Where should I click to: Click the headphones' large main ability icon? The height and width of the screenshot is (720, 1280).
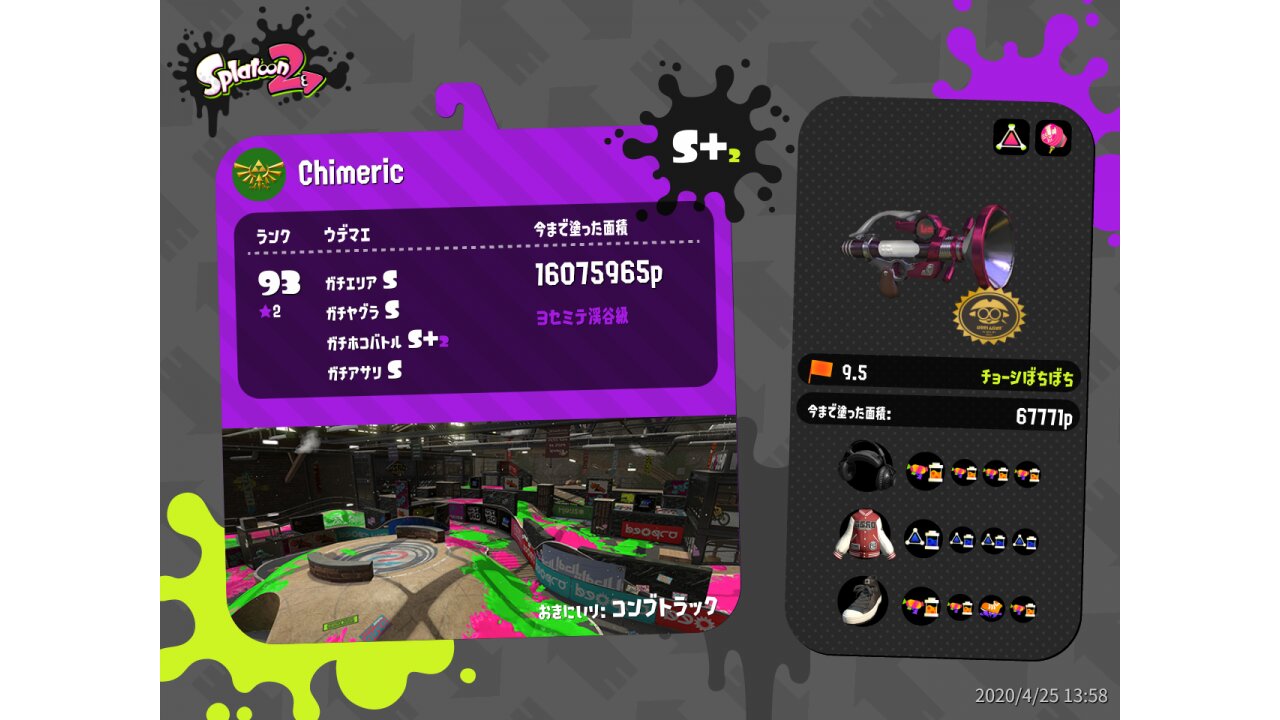point(925,470)
